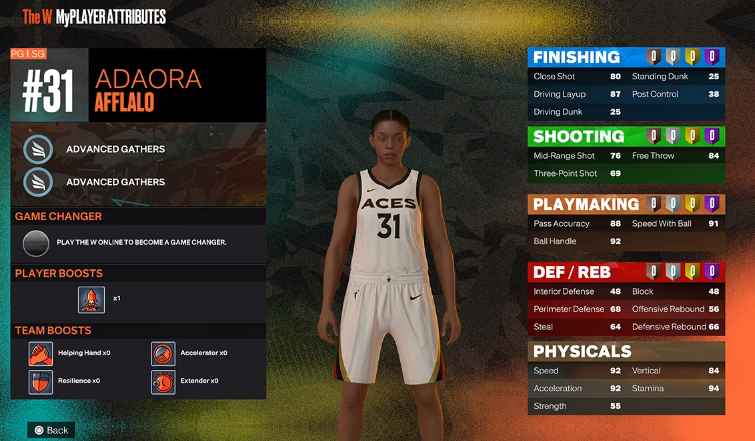Select the Shooting attributes header
755x441 pixels.
[579, 136]
